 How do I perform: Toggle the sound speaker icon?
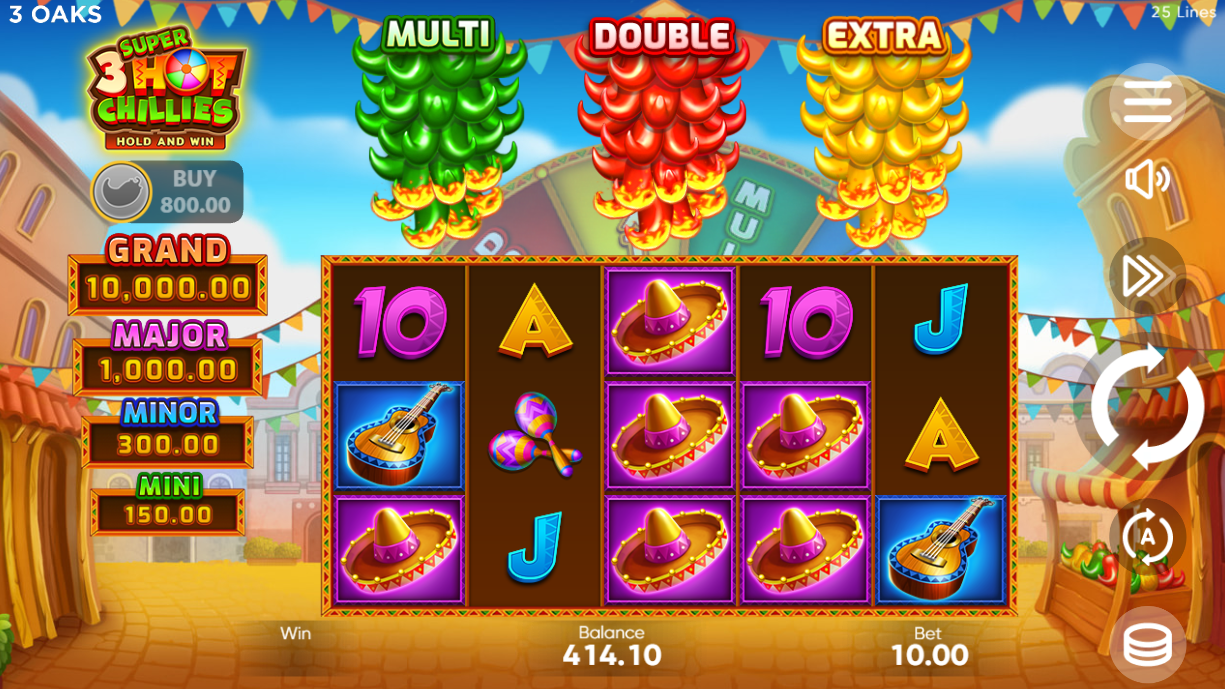click(1147, 180)
